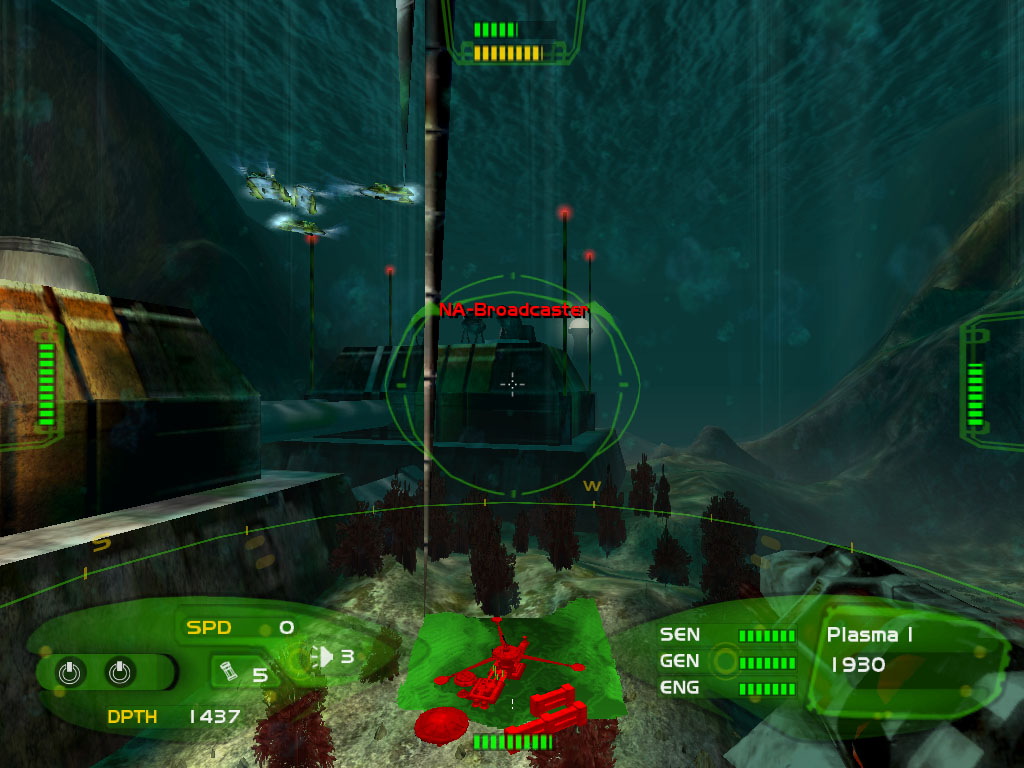
Task: Click the torpedo launcher icon
Action: click(324, 656)
